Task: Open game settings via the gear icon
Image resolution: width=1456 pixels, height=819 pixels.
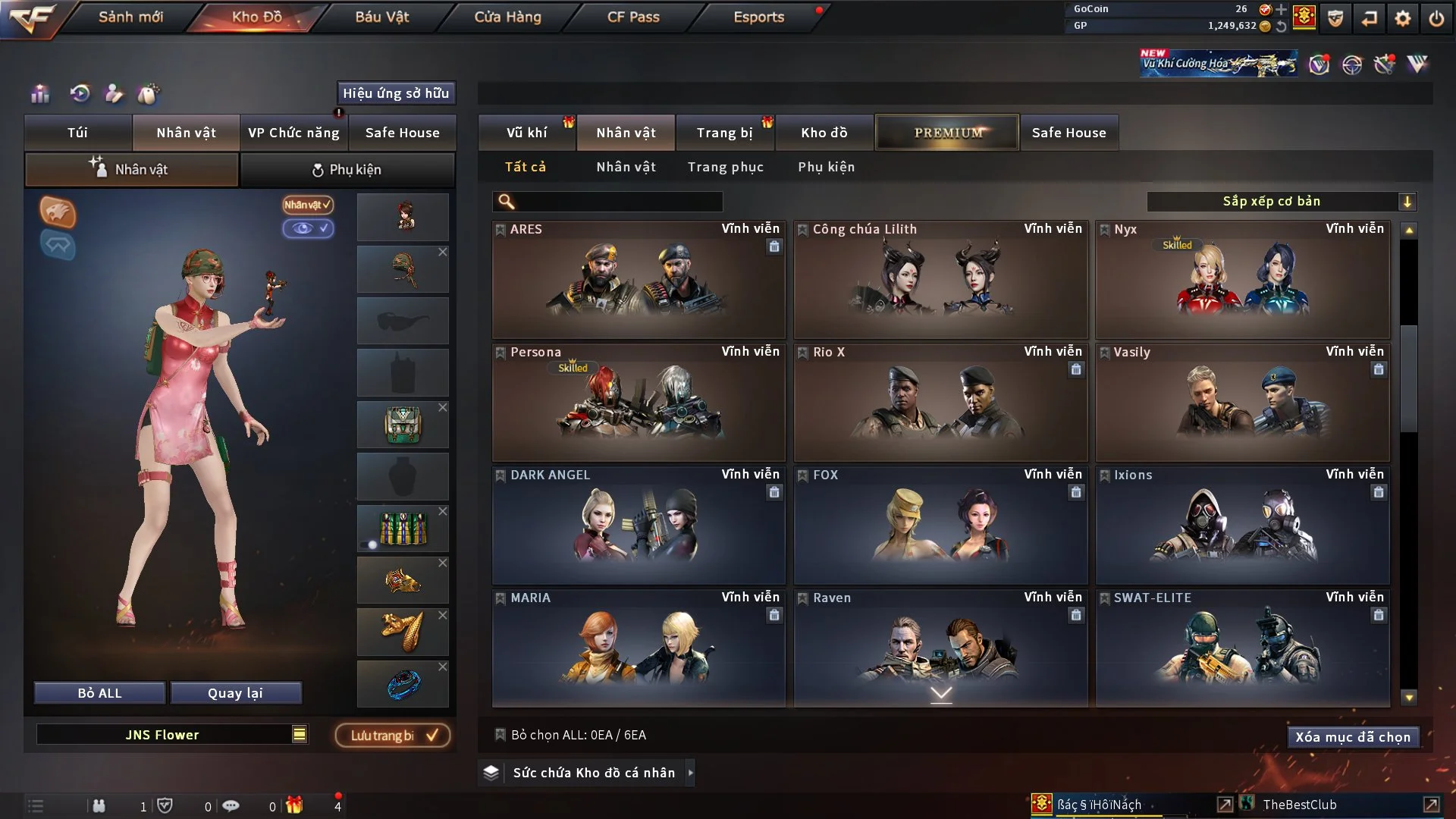Action: tap(1401, 18)
